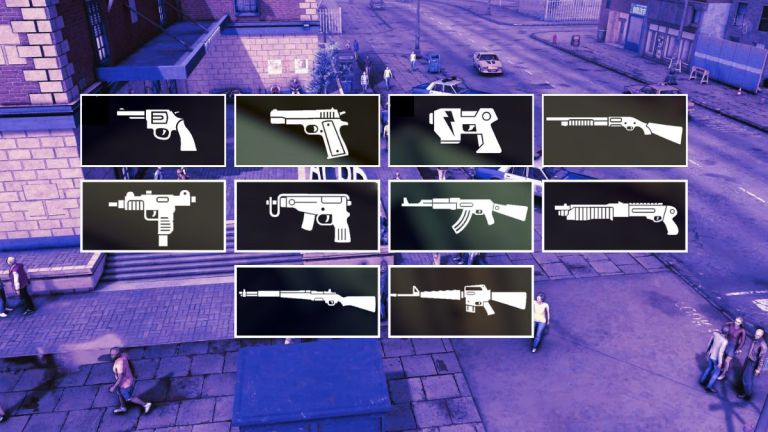Screen dimensions: 768x432
Task: Choose the M1911 semi-auto pistol tile
Action: point(307,130)
